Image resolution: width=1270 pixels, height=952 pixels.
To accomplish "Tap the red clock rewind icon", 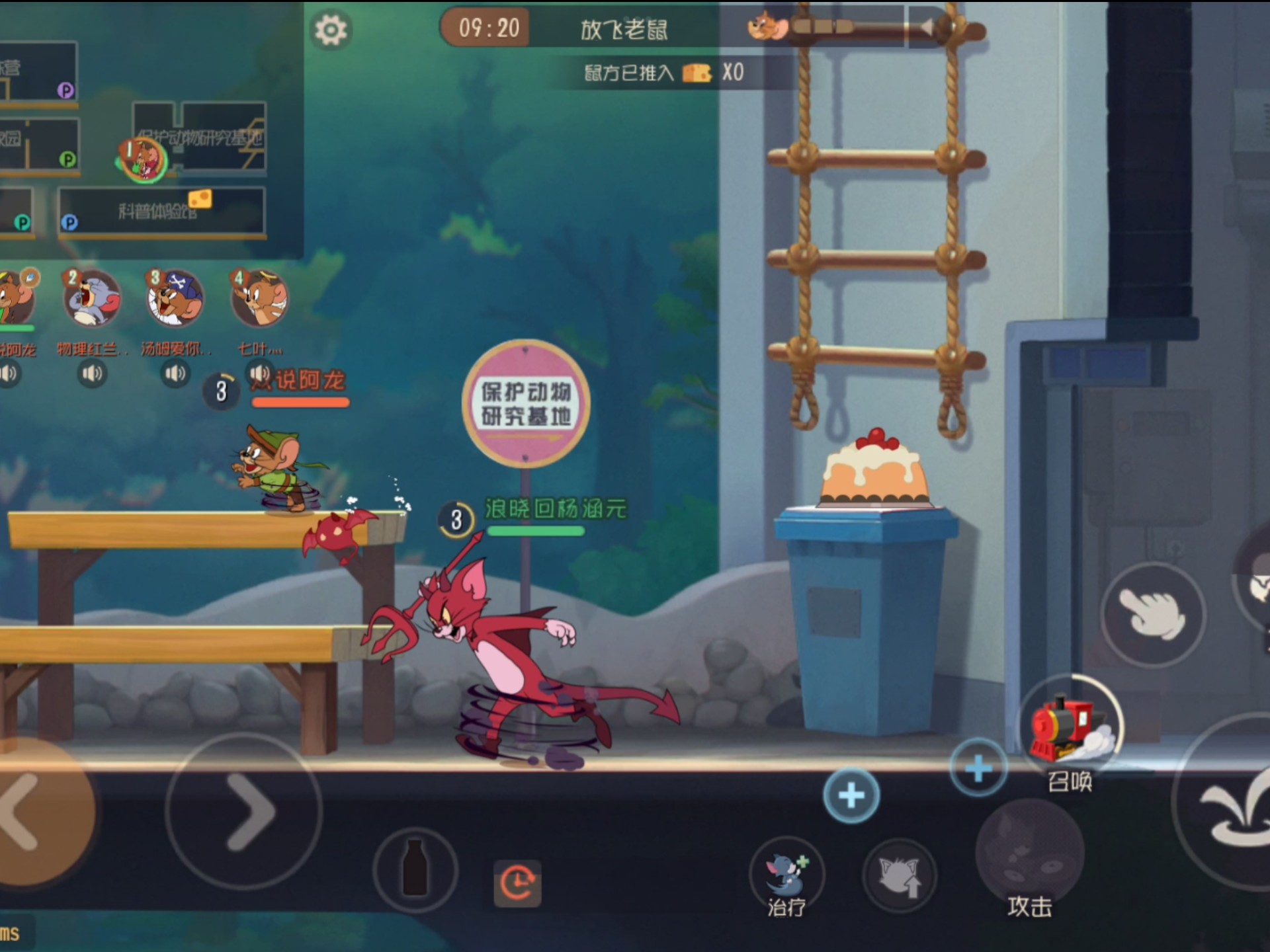I will pyautogui.click(x=517, y=883).
